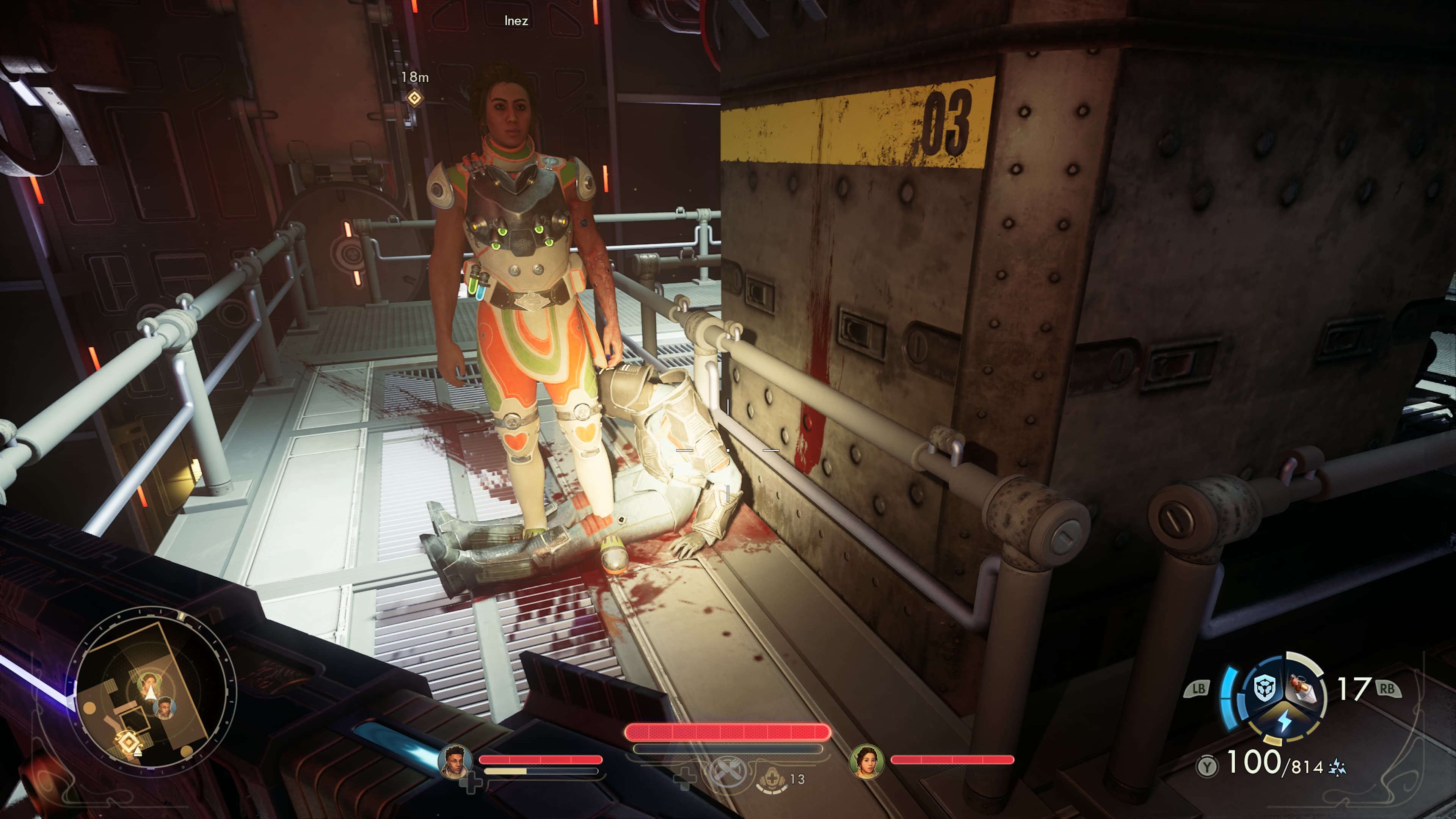
Task: Select the male companion portrait
Action: [x=455, y=760]
